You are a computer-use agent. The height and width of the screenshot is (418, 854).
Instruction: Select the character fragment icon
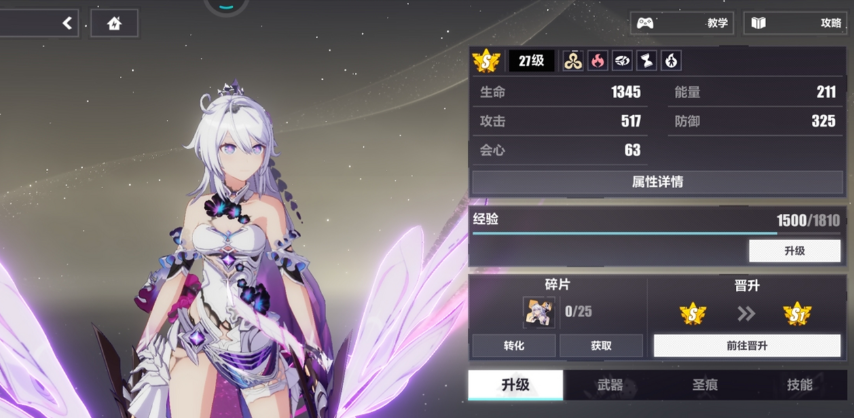(539, 312)
